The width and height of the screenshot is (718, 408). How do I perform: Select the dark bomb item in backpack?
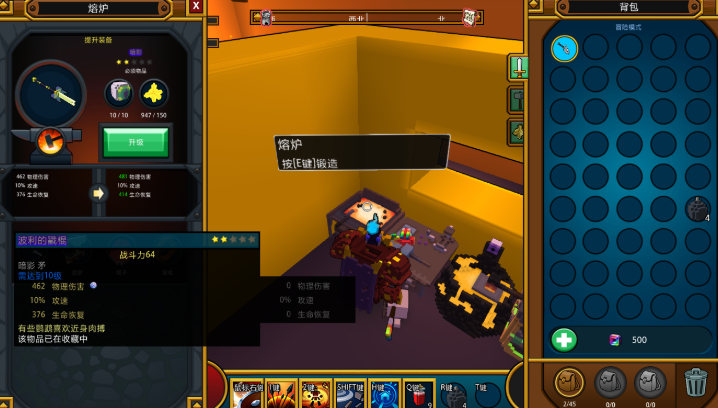point(696,208)
